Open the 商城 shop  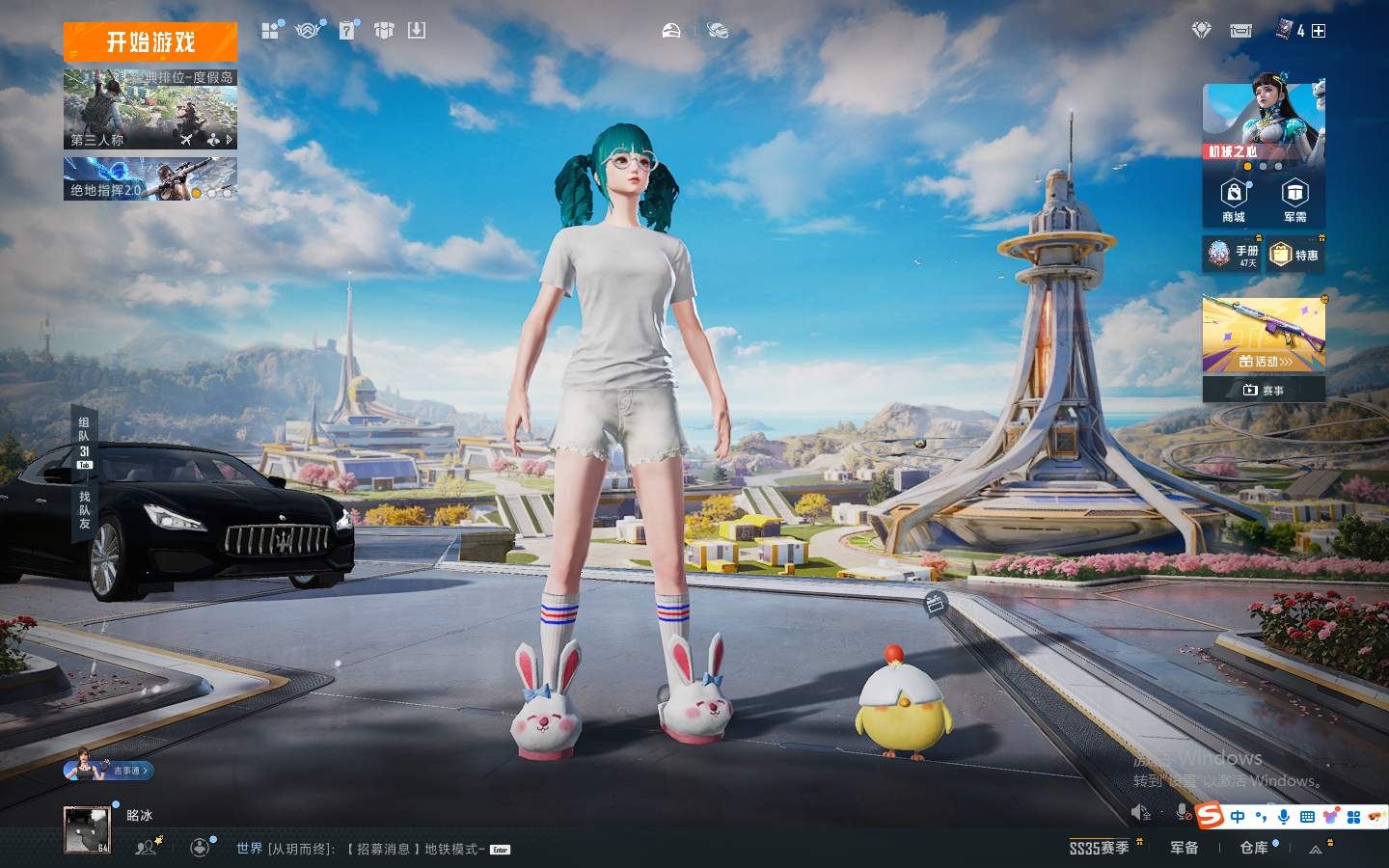(1234, 201)
